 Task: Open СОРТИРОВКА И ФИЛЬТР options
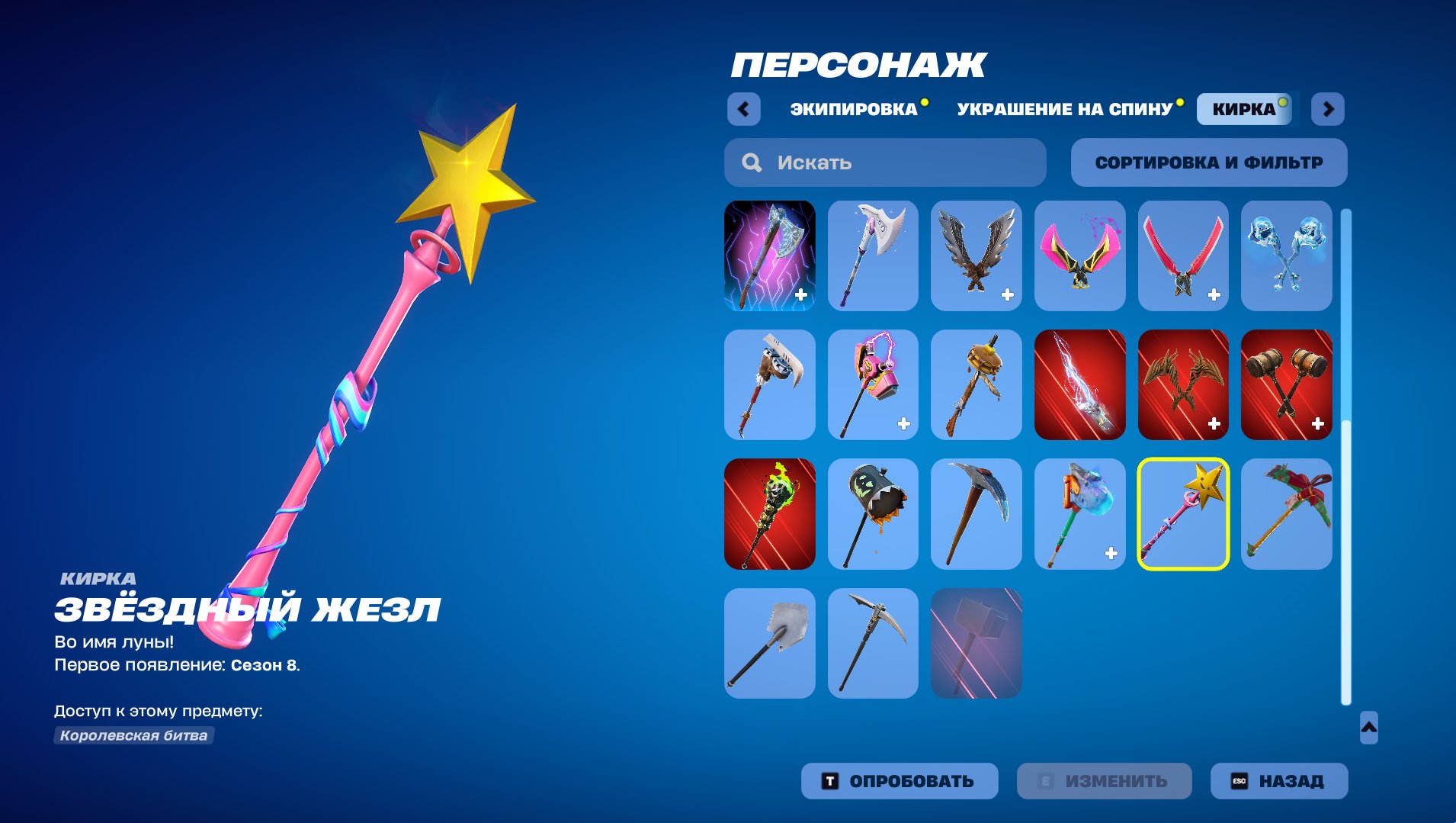pyautogui.click(x=1210, y=162)
